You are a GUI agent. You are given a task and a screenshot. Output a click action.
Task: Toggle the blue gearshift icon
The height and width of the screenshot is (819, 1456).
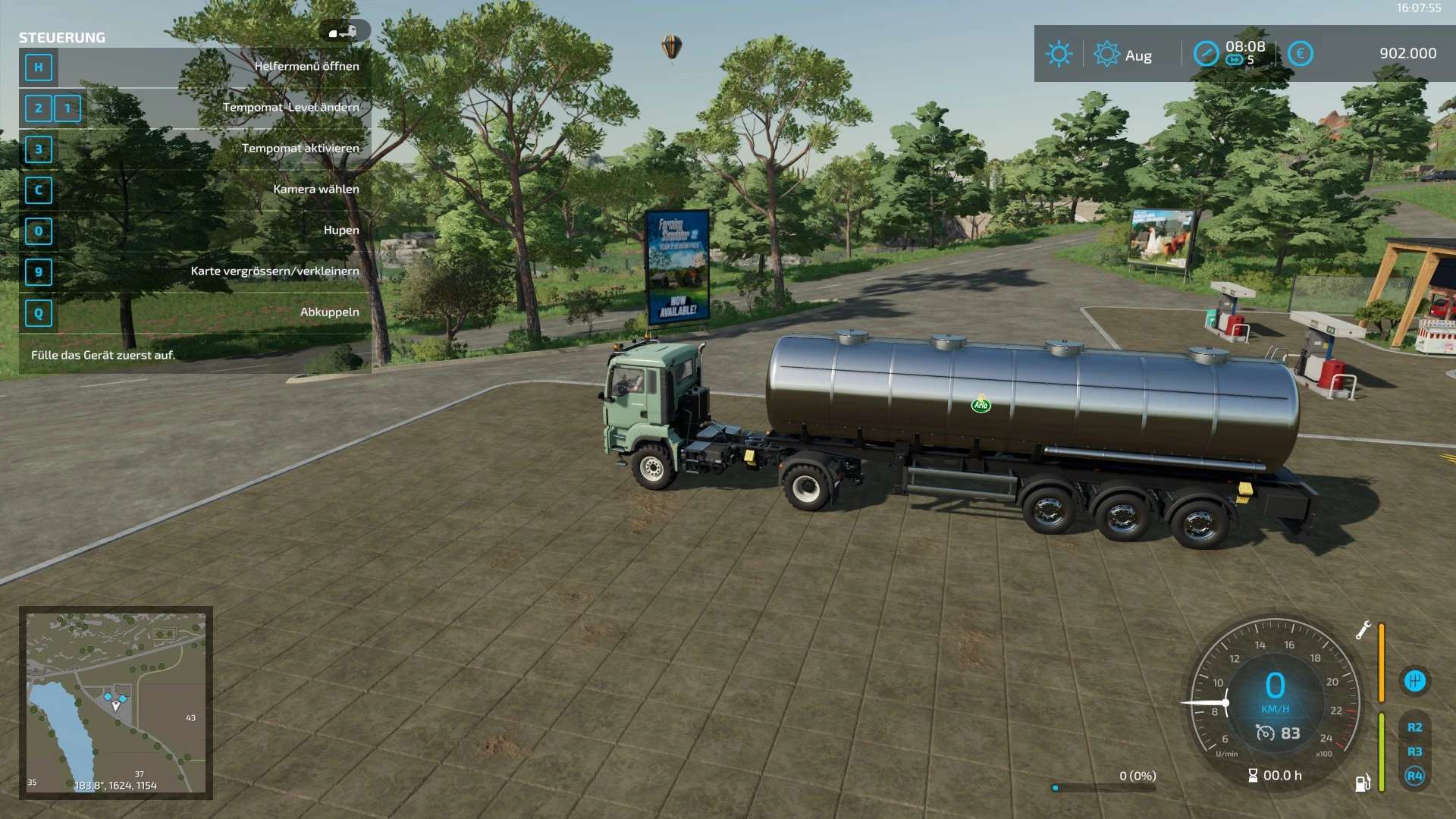1414,681
